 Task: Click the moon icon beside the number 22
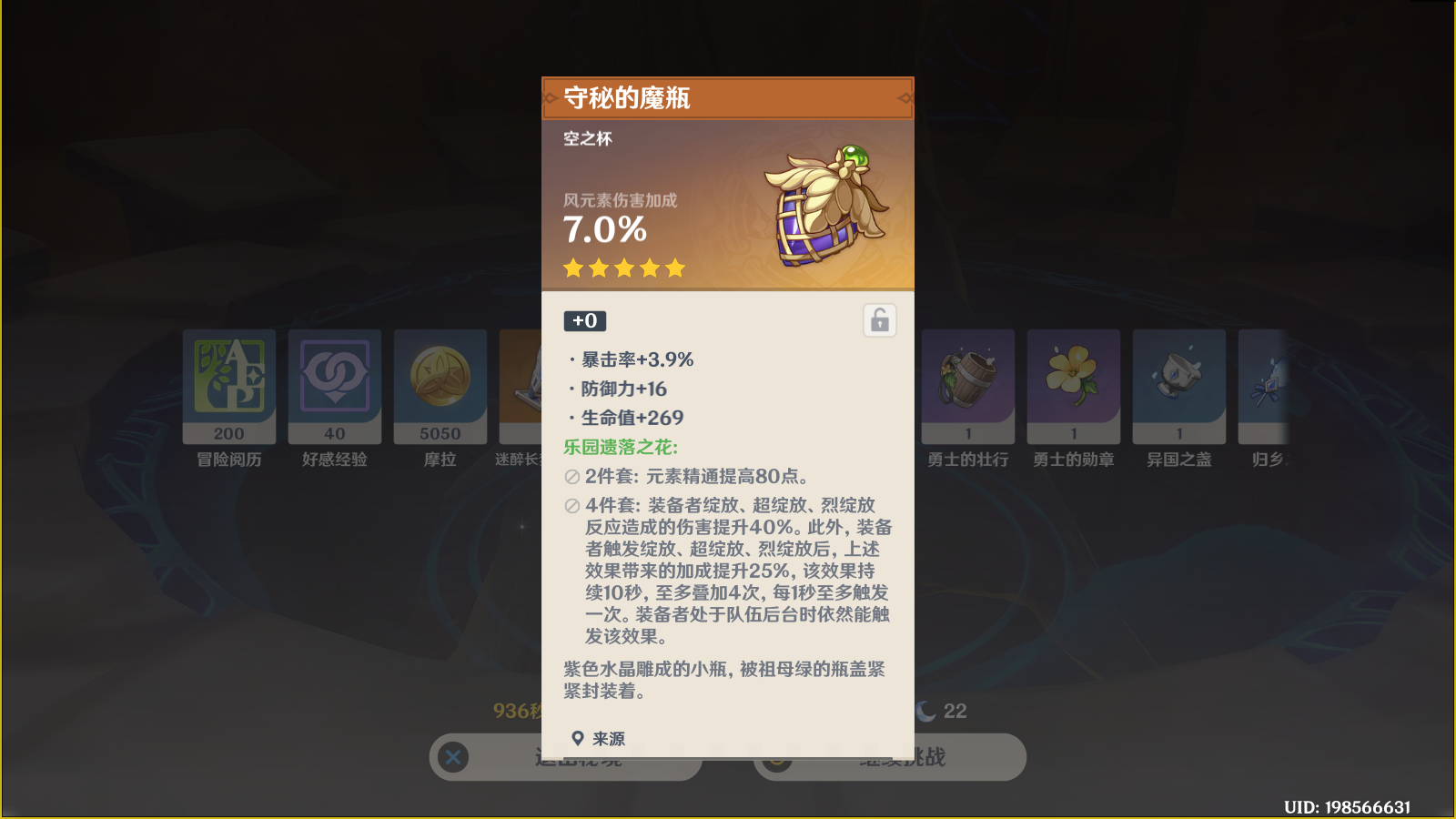point(924,711)
